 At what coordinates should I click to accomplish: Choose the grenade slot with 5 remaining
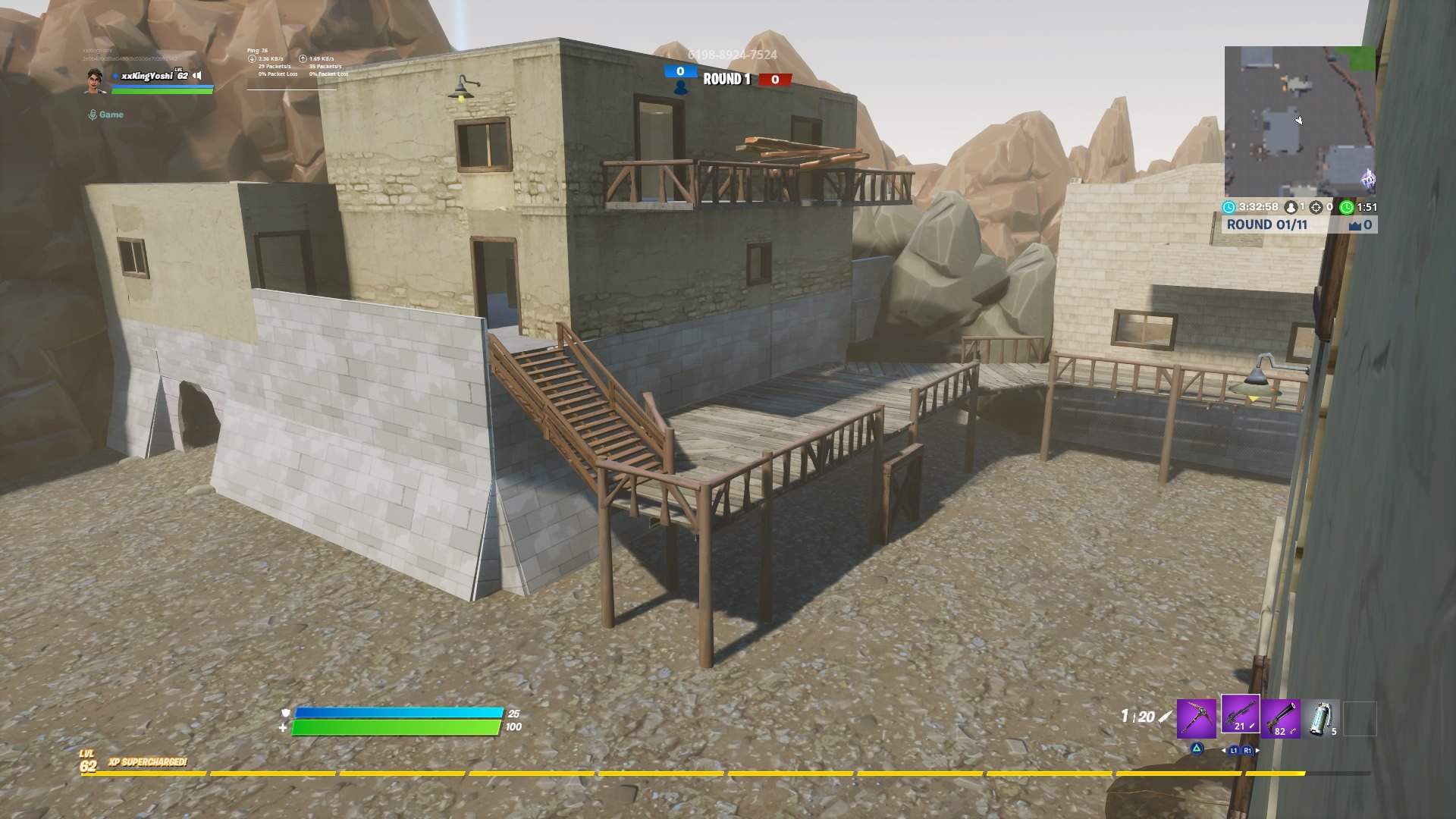tap(1323, 717)
